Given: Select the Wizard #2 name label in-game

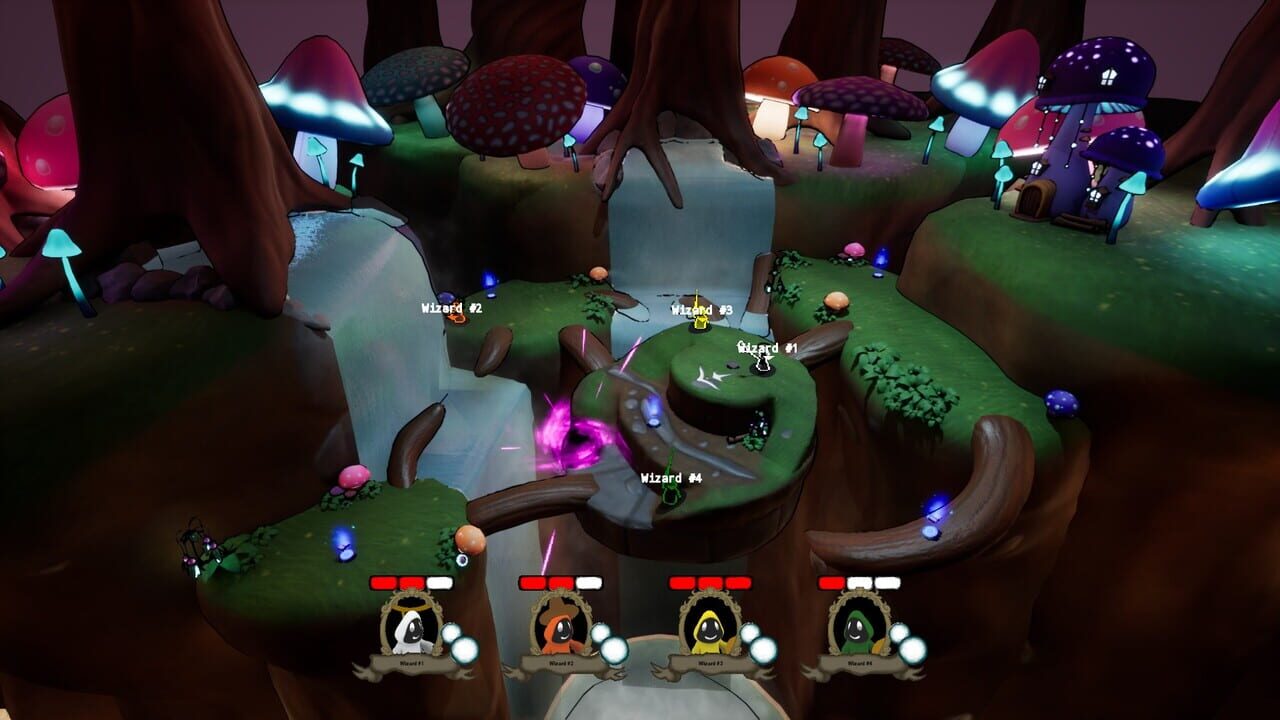Looking at the screenshot, I should (447, 308).
